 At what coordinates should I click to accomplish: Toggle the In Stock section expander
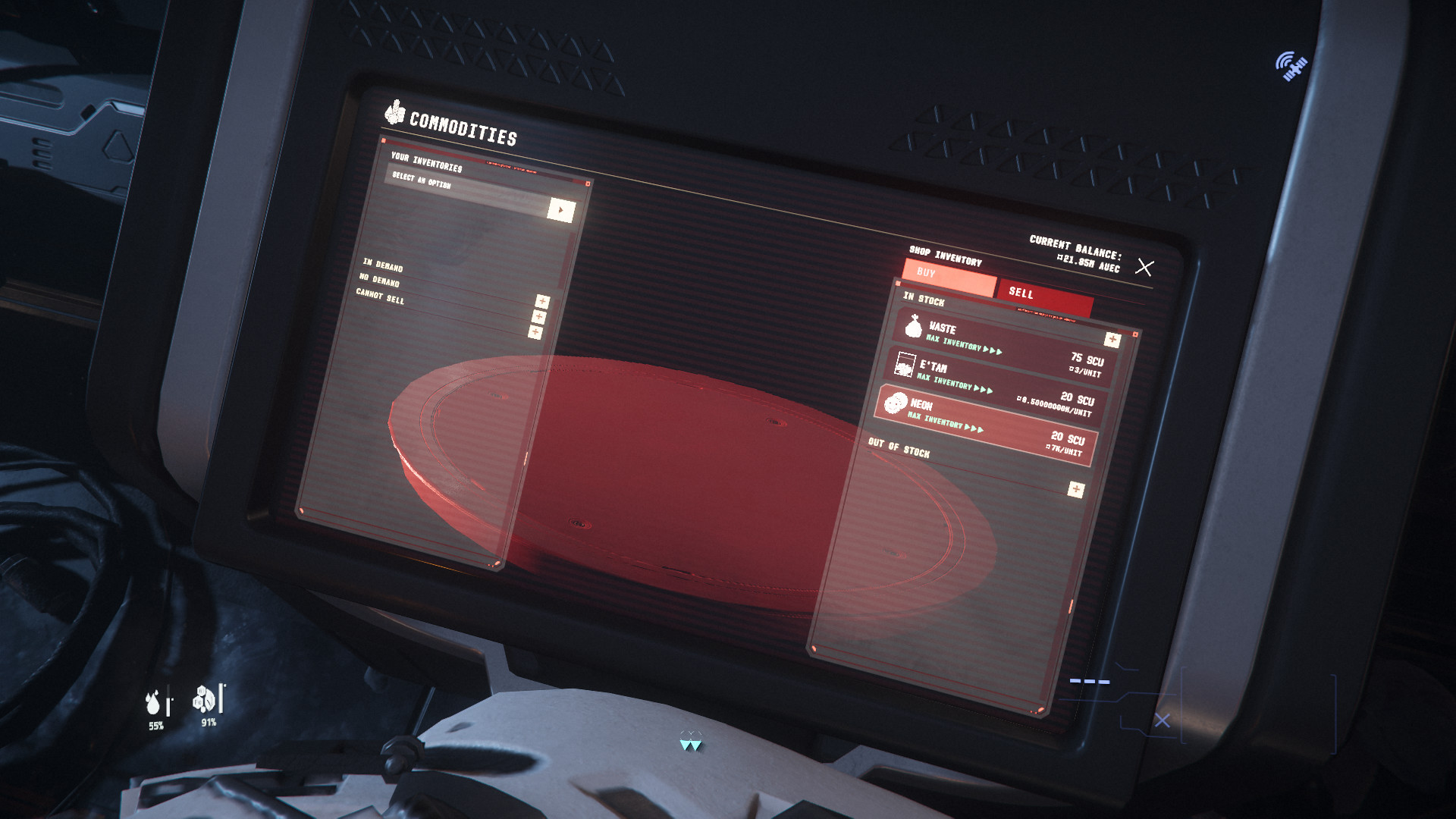click(1112, 339)
